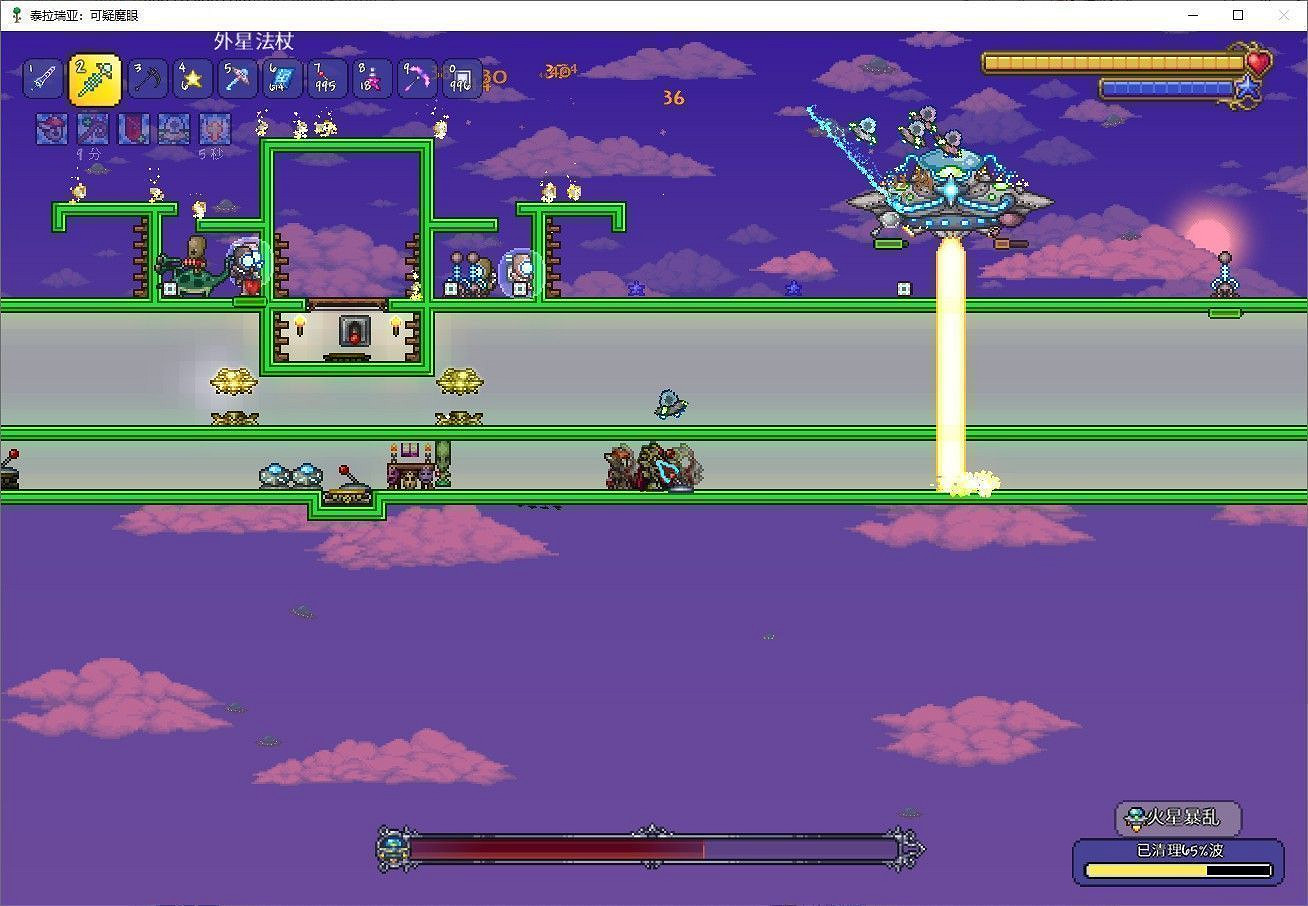Select the wire stack in hotbar slot 6
This screenshot has height=906, width=1308.
click(282, 78)
